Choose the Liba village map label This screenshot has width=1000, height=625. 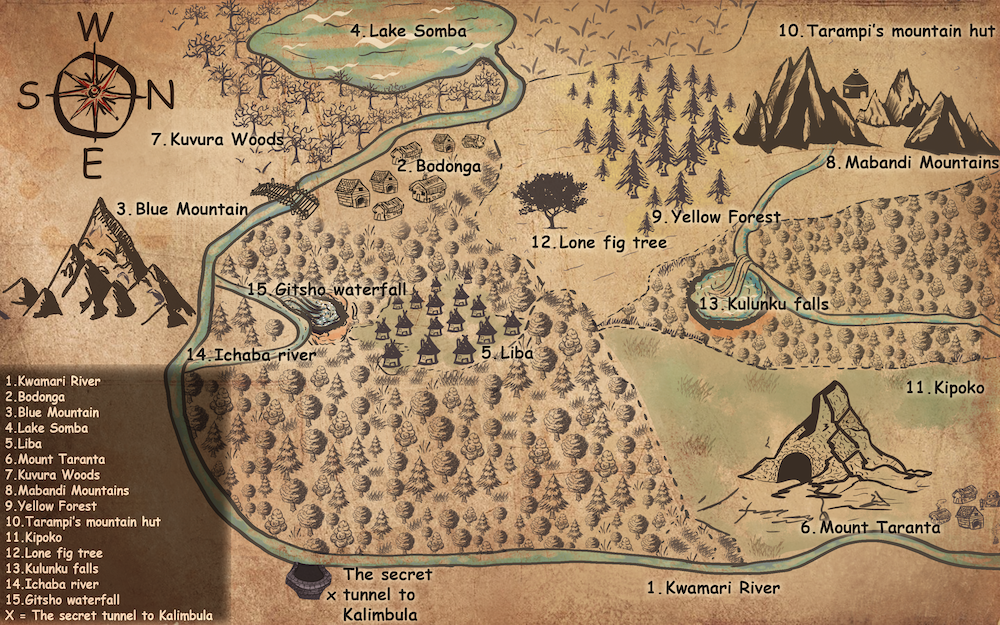[505, 353]
